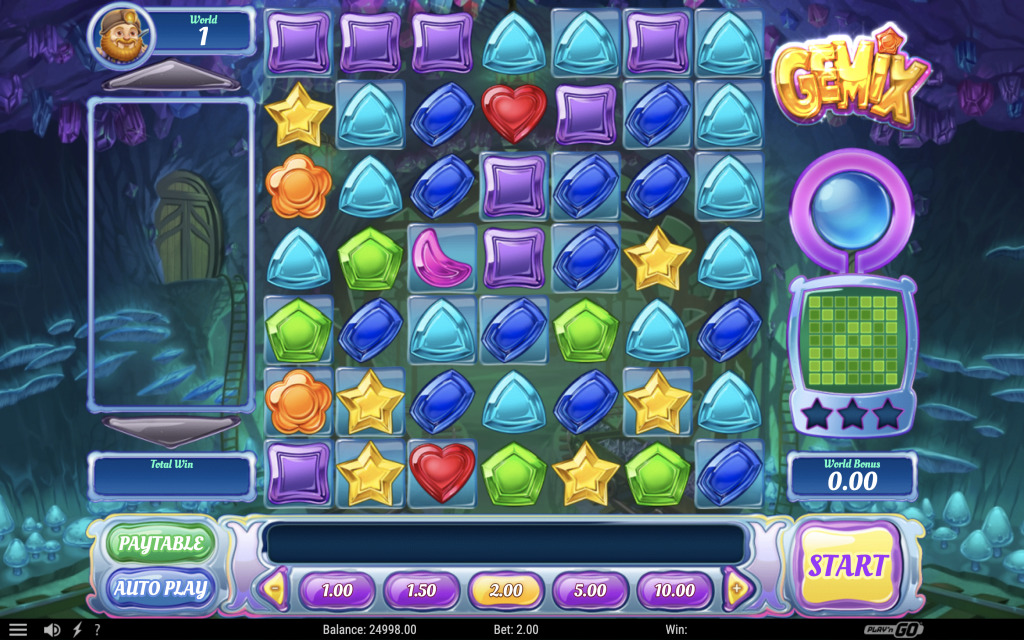
Task: Hit the yellow START button
Action: coord(848,565)
